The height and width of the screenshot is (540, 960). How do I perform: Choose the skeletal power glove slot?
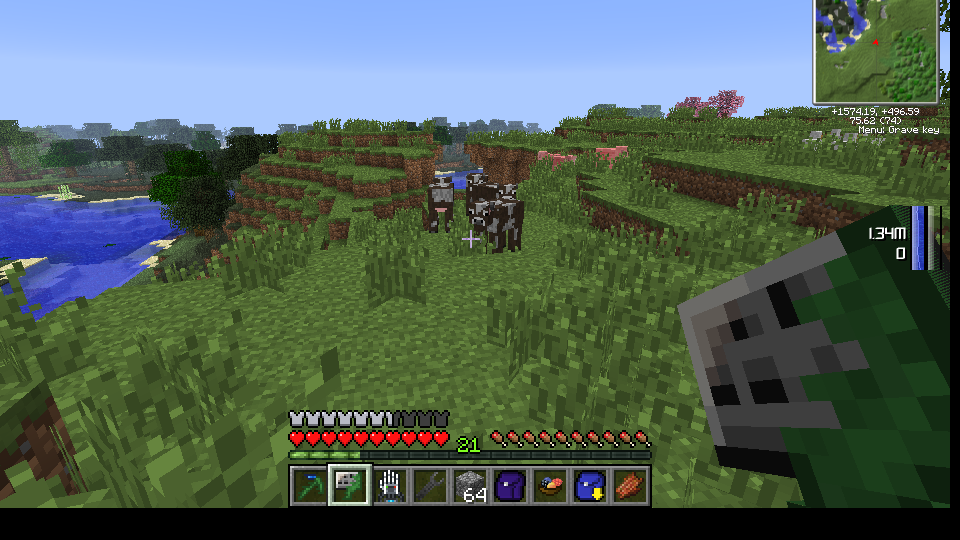click(x=390, y=487)
